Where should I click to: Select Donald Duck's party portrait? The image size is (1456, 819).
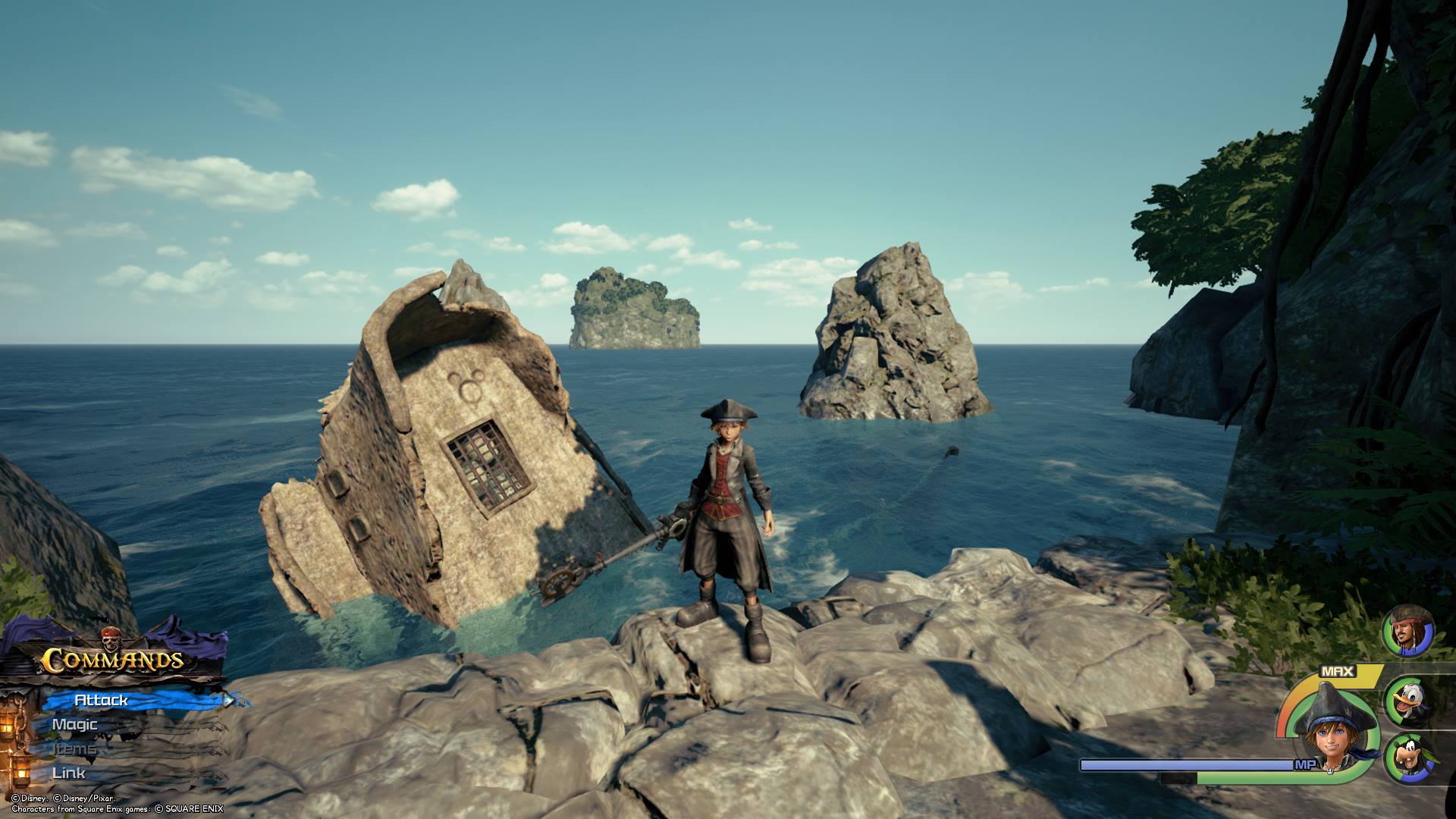click(1410, 702)
